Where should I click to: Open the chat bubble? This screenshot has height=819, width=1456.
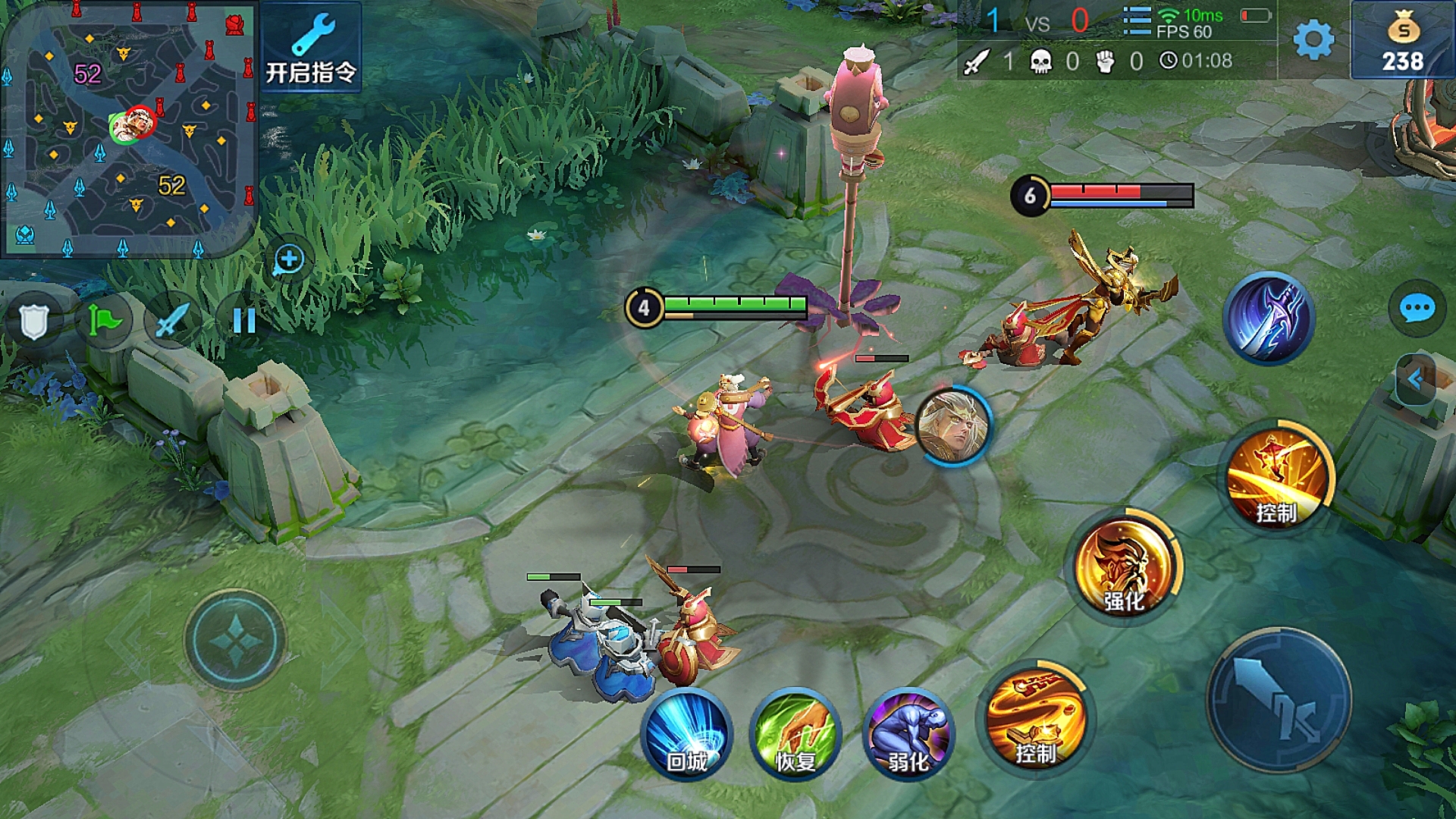(x=1416, y=309)
